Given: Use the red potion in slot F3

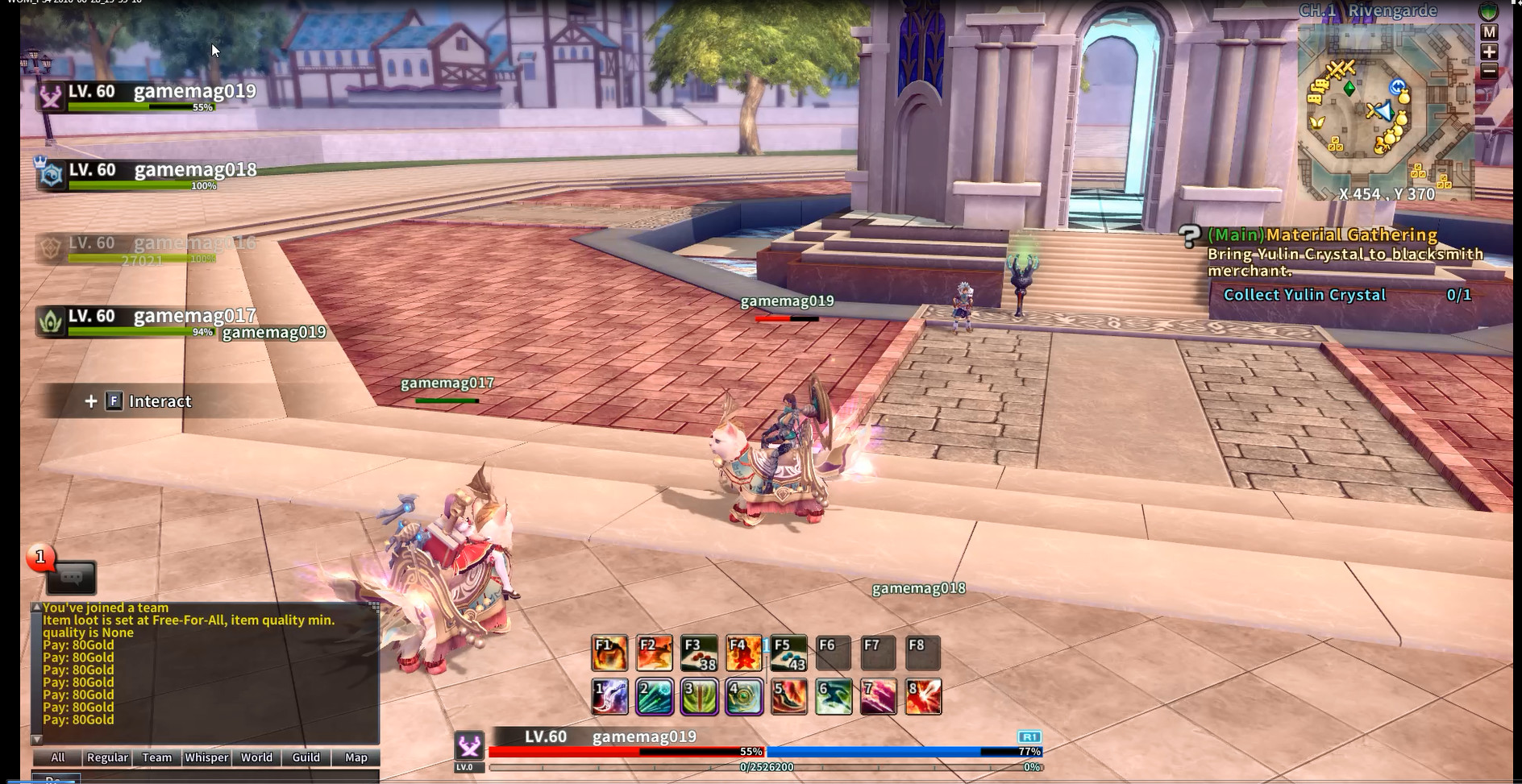Looking at the screenshot, I should [698, 653].
